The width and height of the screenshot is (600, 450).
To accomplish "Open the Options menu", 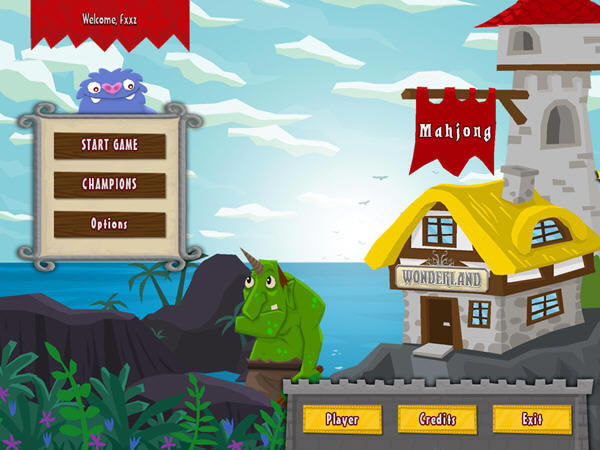I will (110, 223).
